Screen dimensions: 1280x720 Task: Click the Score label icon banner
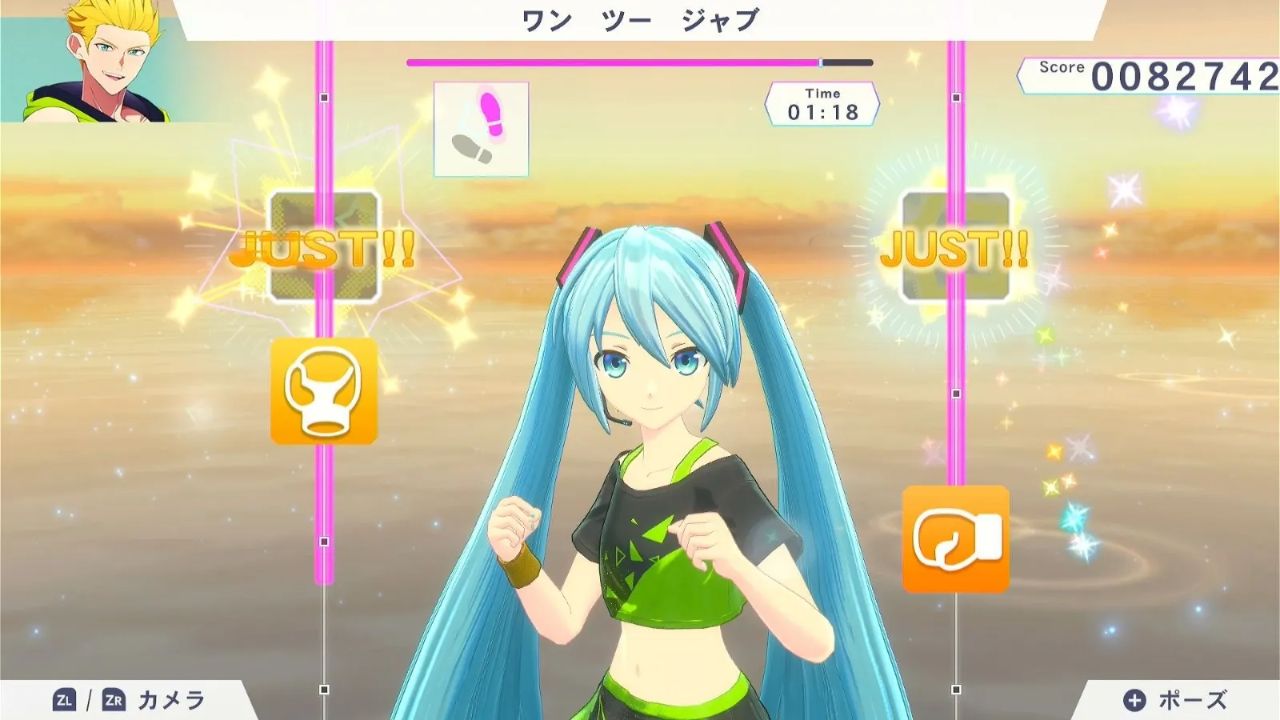tap(1062, 67)
